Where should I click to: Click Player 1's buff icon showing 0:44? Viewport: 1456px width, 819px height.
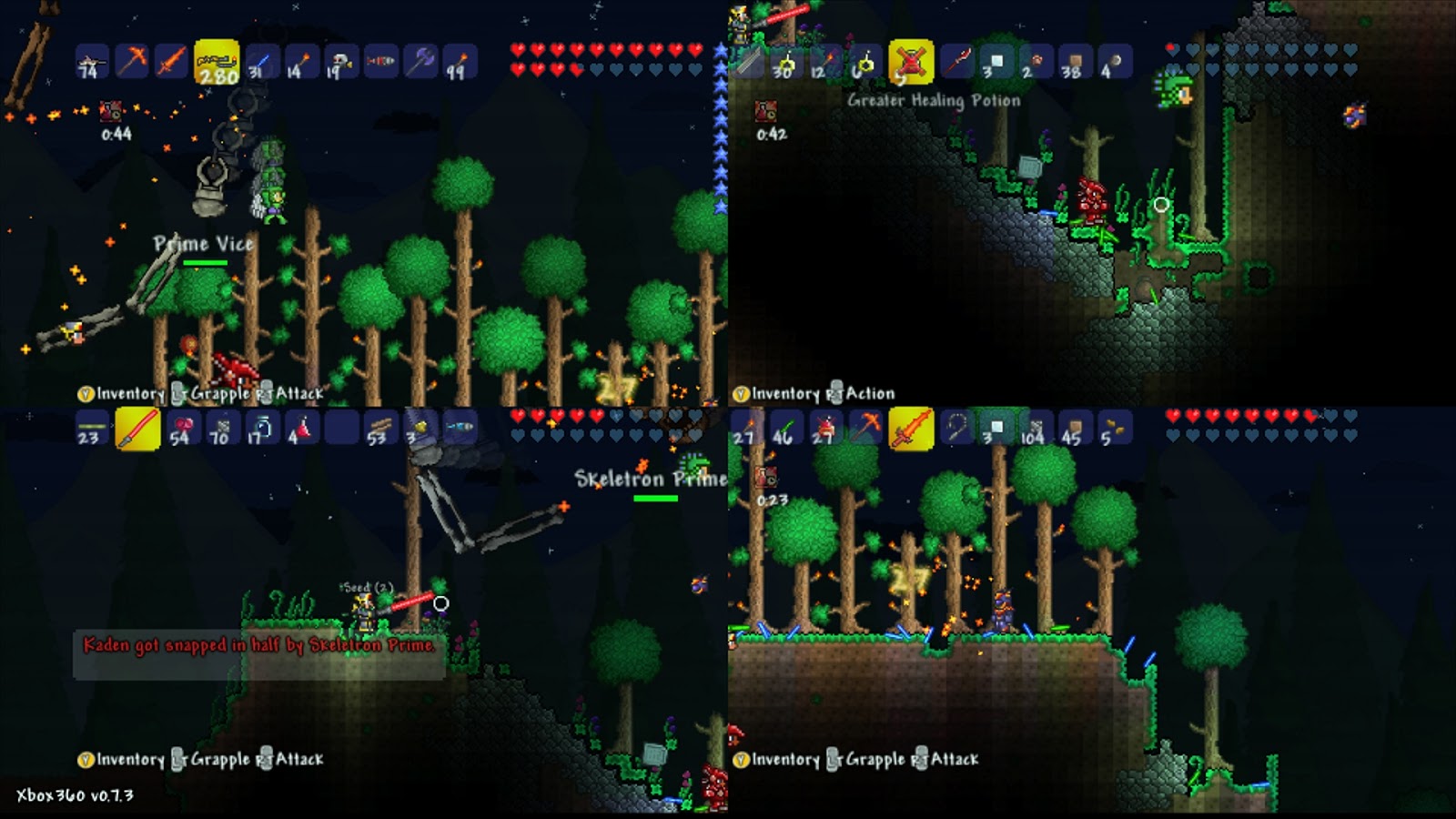click(x=111, y=114)
